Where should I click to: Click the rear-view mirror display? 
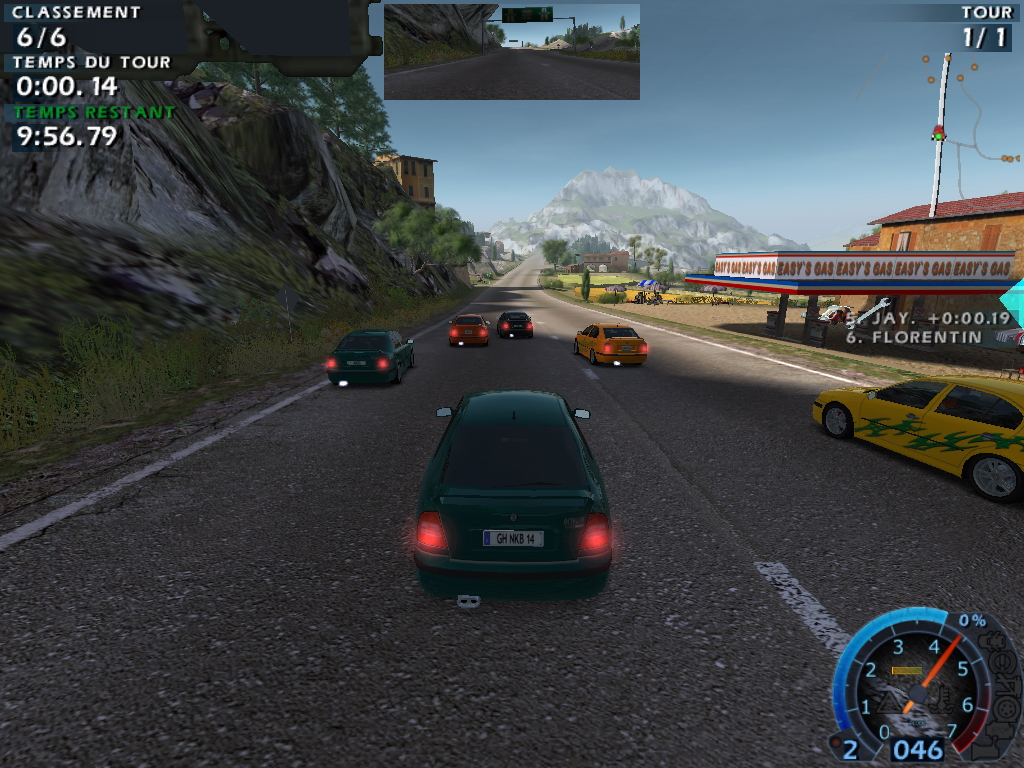(x=511, y=51)
